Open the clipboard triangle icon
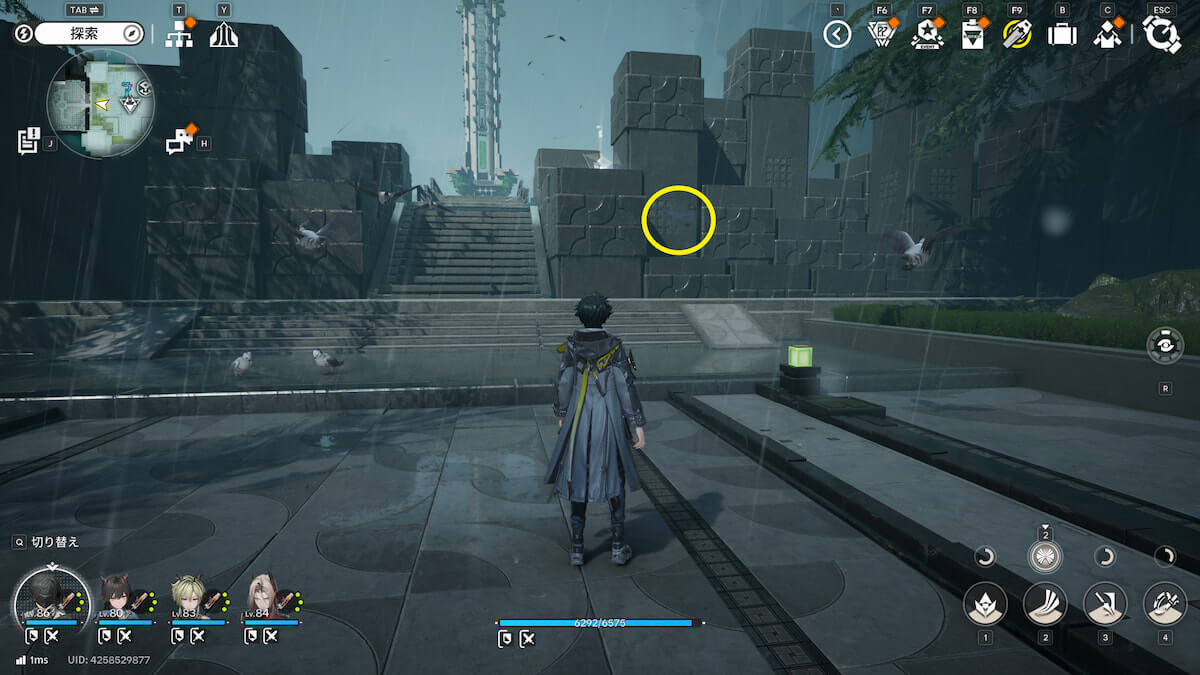 [x=972, y=34]
